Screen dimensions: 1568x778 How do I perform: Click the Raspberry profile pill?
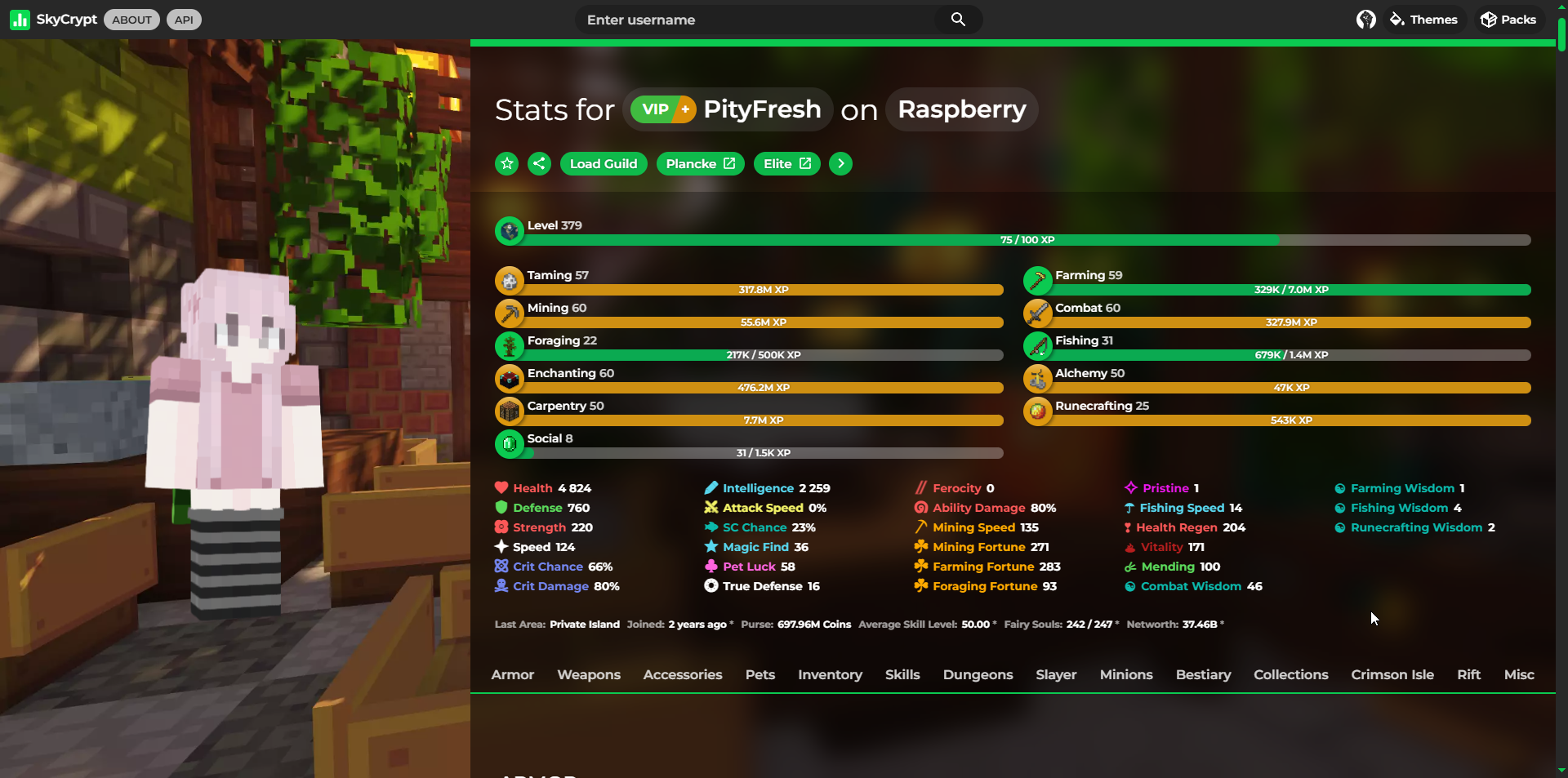[x=961, y=109]
